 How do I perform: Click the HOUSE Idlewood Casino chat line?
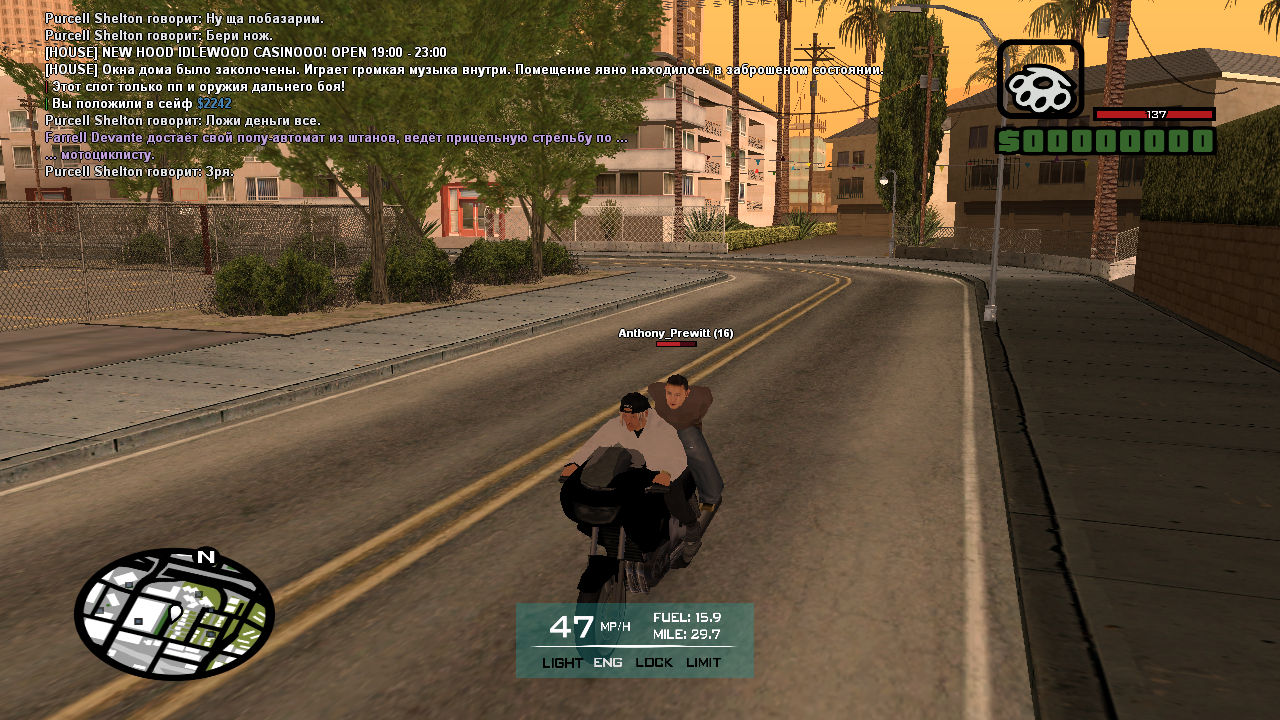click(246, 53)
